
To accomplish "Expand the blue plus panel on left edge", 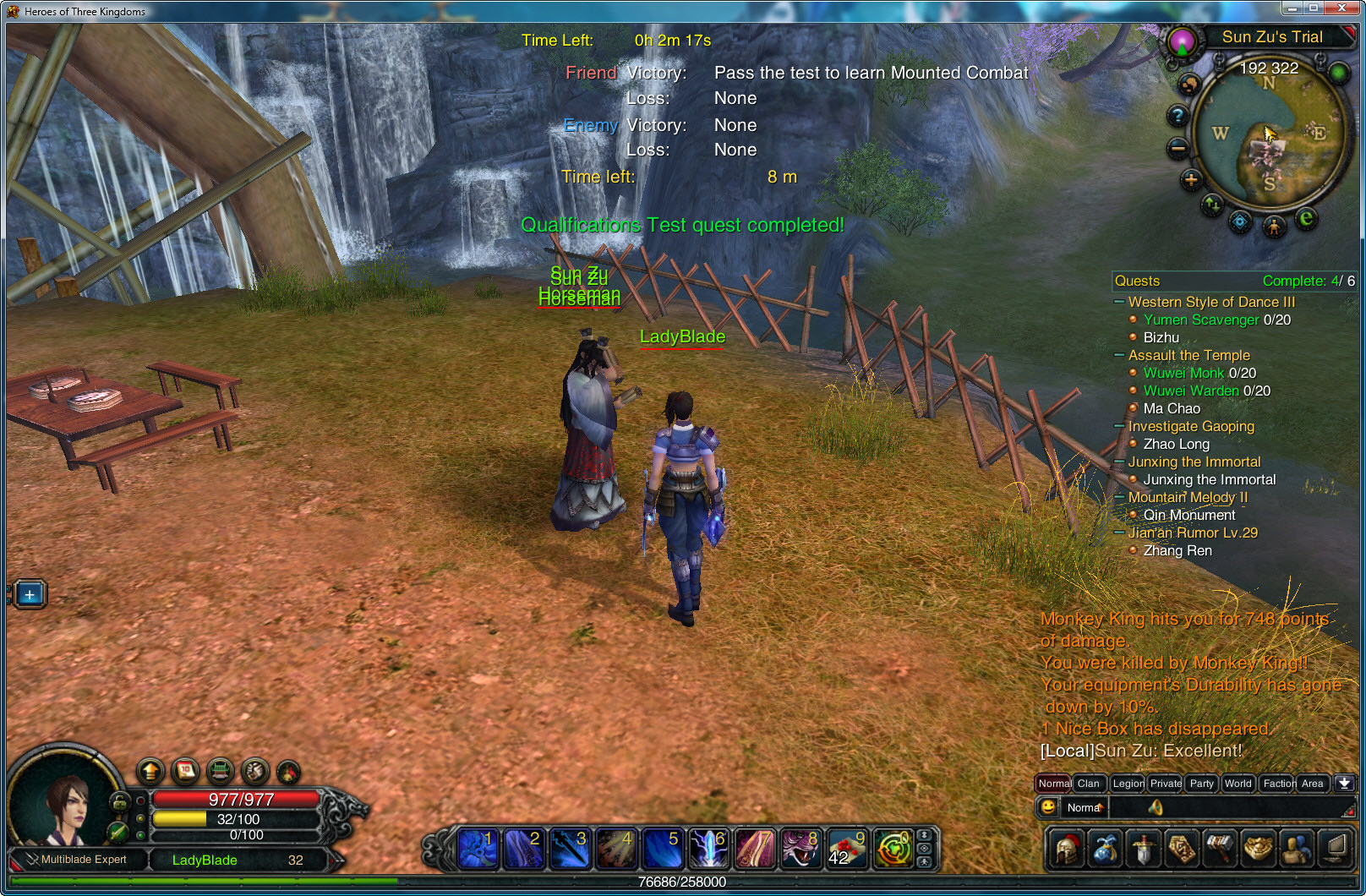I will click(x=30, y=594).
